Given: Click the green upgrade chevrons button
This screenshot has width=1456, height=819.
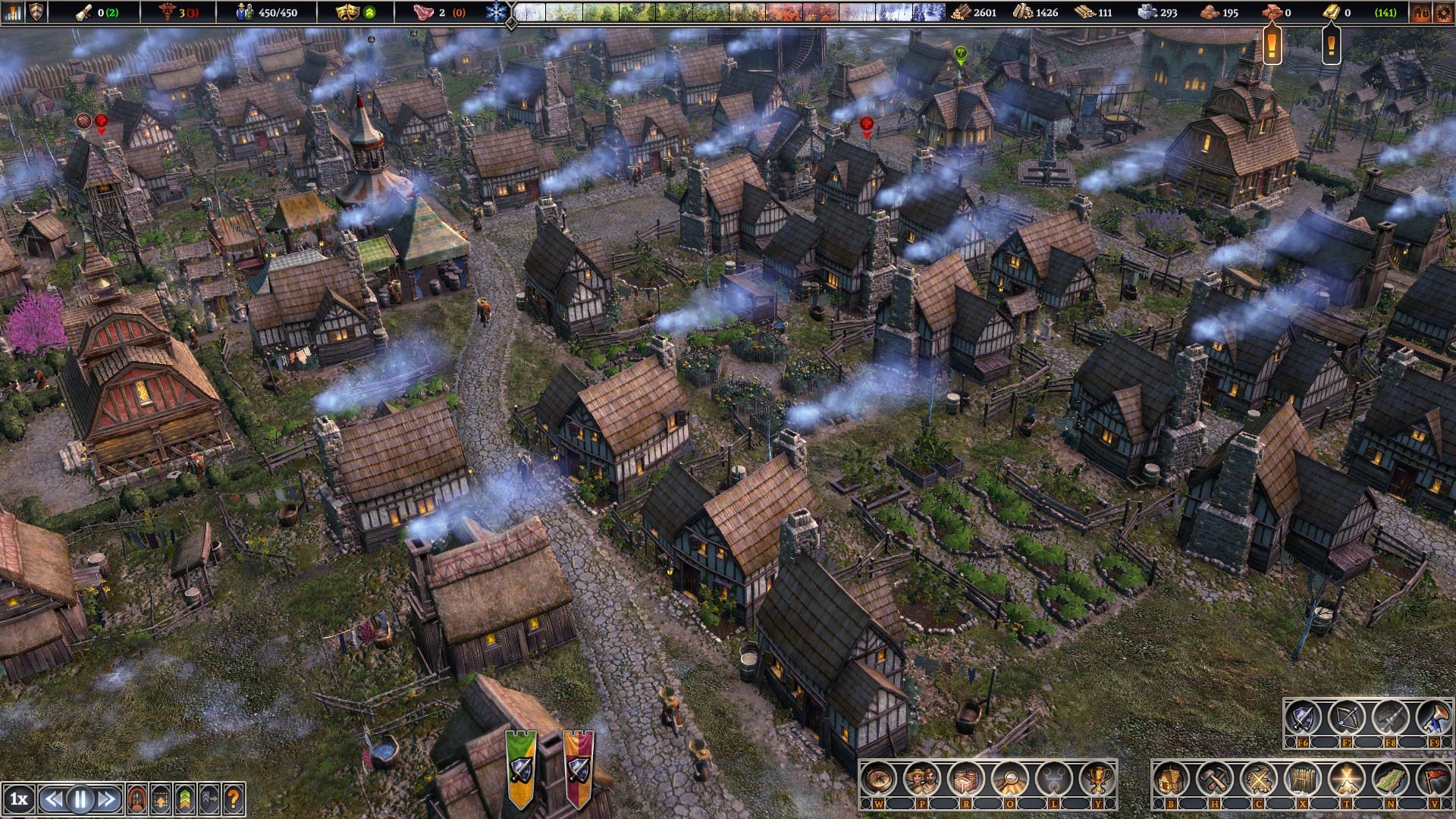Looking at the screenshot, I should pyautogui.click(x=185, y=799).
